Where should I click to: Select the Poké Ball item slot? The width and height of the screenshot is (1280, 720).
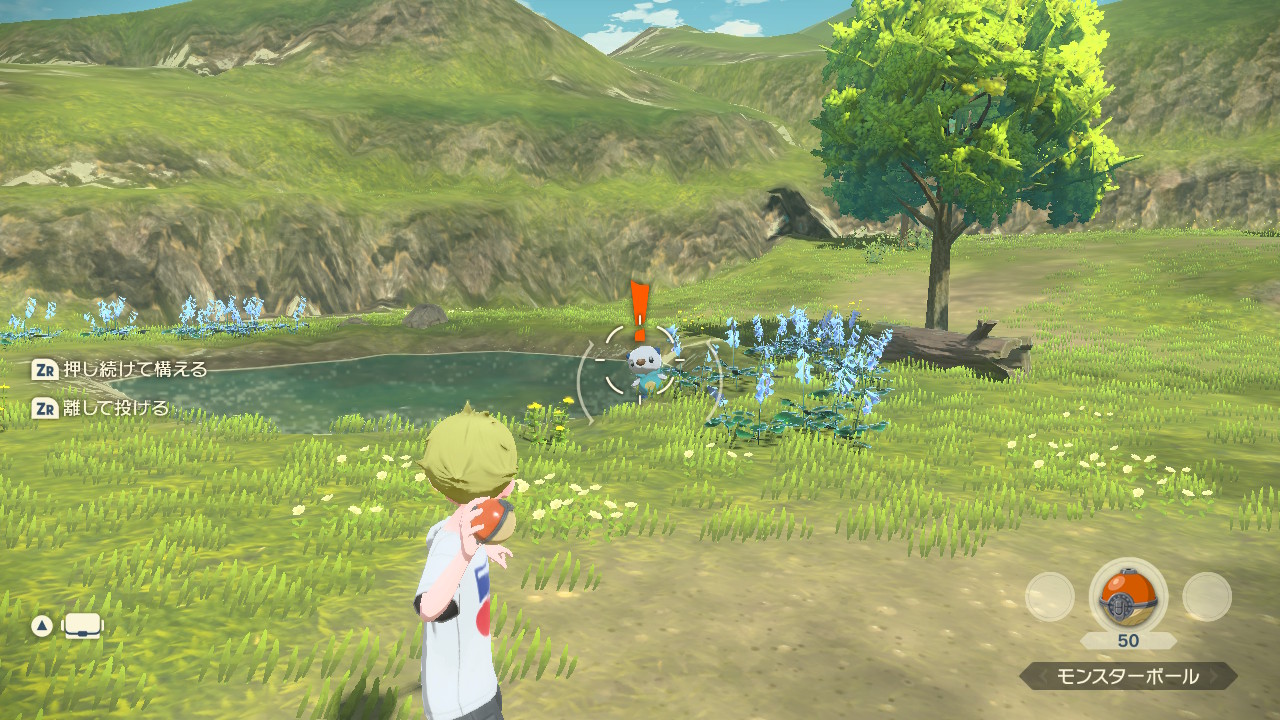click(1128, 597)
